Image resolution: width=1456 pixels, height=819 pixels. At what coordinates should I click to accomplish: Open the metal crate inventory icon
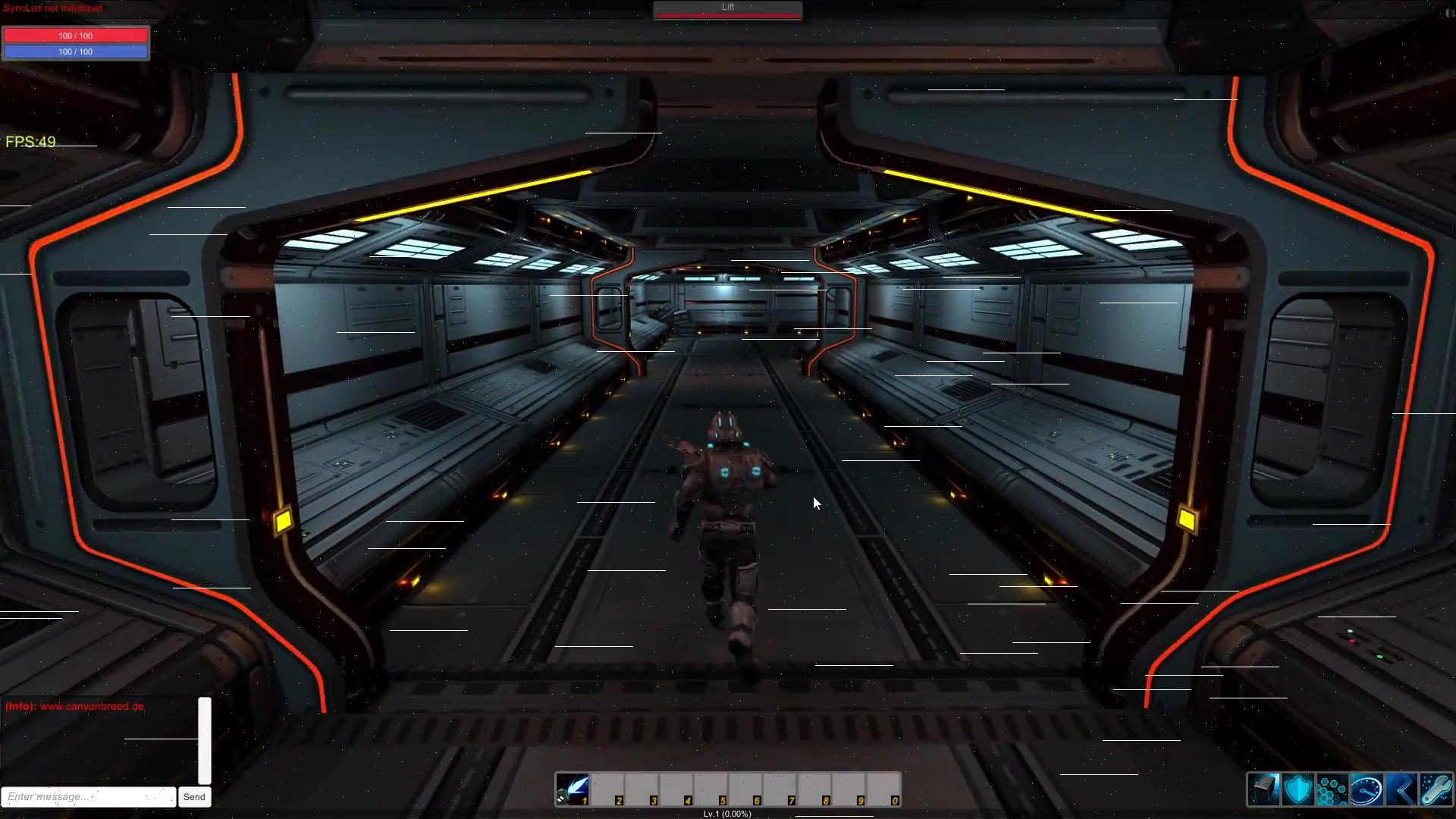click(x=1264, y=789)
